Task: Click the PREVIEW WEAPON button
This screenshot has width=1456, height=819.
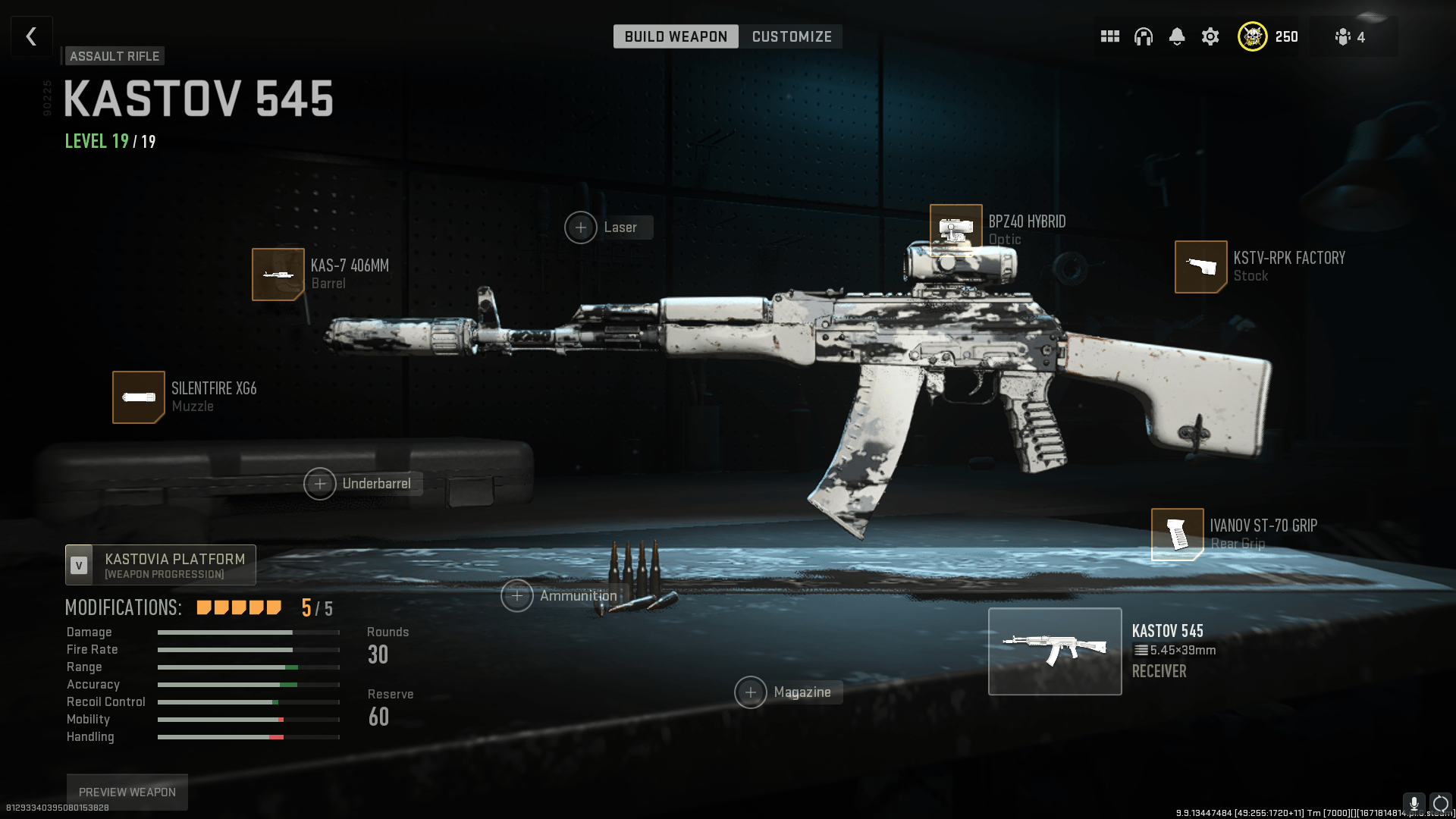Action: click(x=126, y=791)
